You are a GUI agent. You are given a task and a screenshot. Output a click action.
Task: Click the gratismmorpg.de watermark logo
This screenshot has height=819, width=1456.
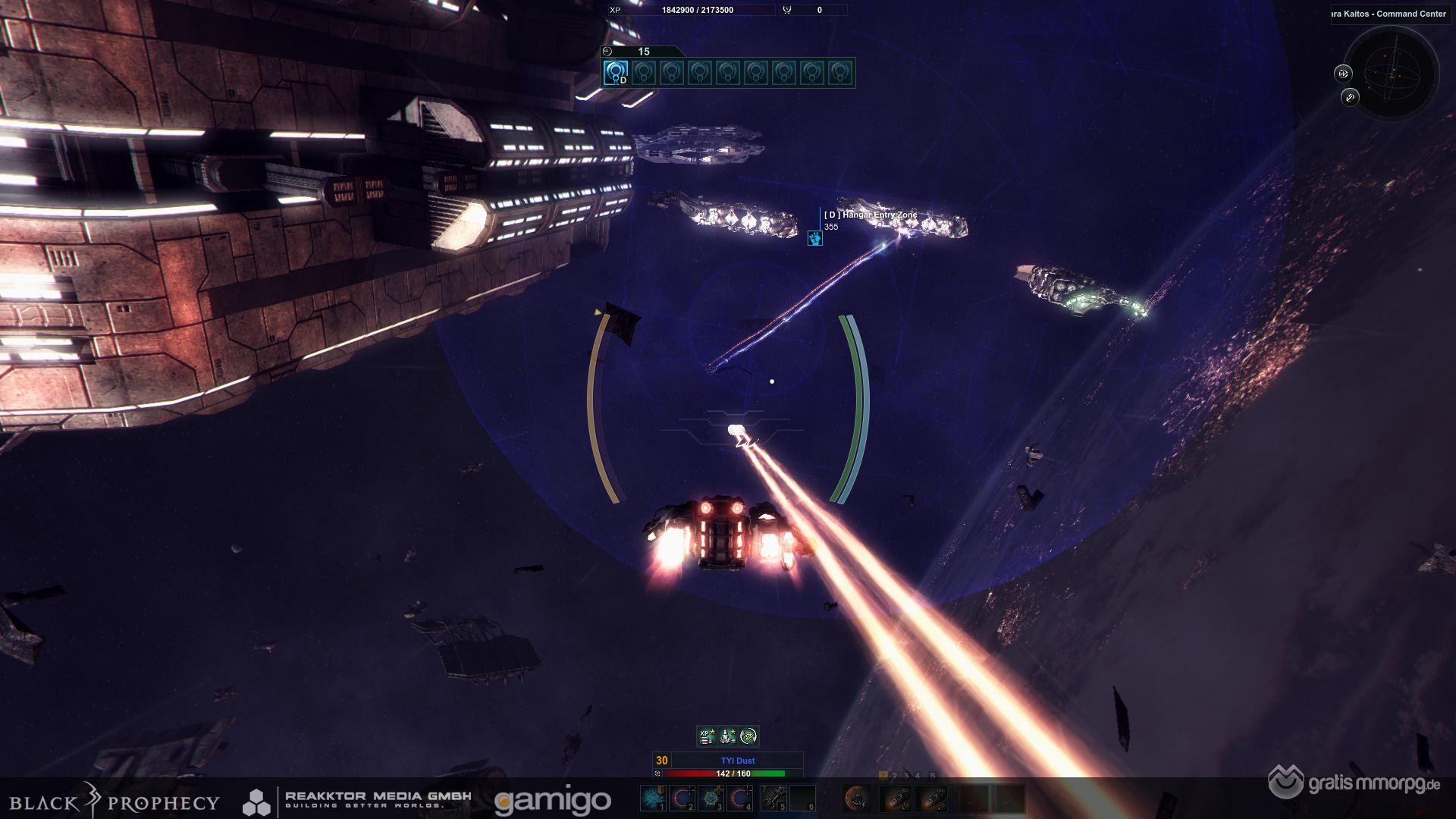point(1354,782)
